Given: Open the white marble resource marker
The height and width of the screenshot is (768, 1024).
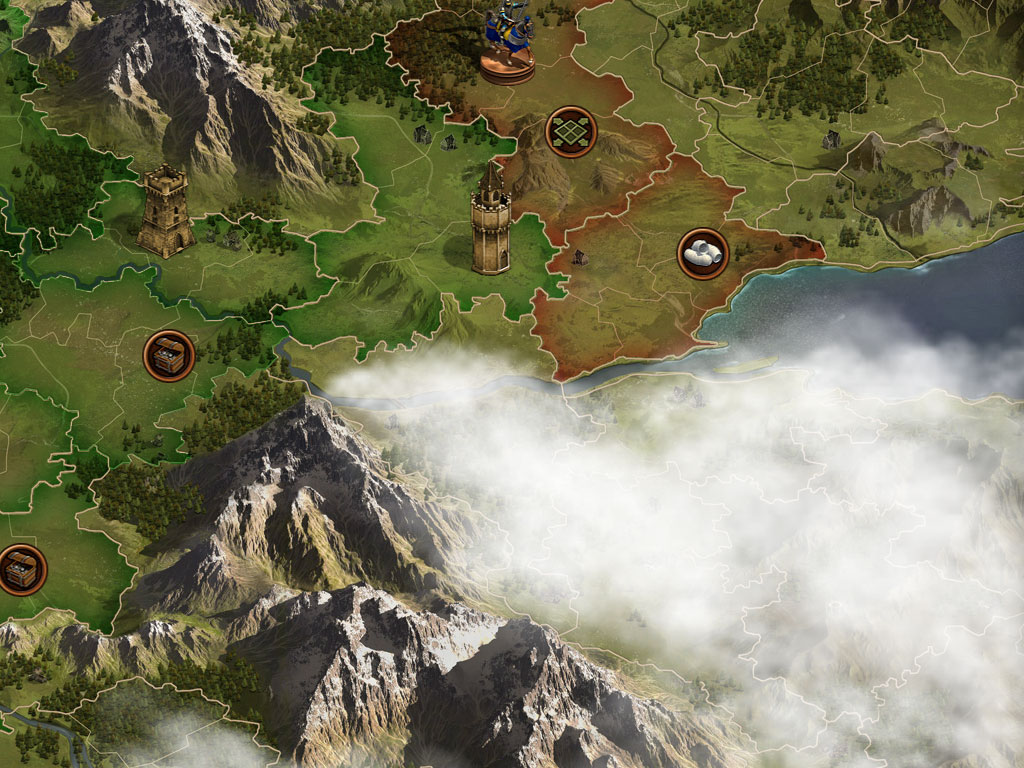Looking at the screenshot, I should pyautogui.click(x=703, y=254).
